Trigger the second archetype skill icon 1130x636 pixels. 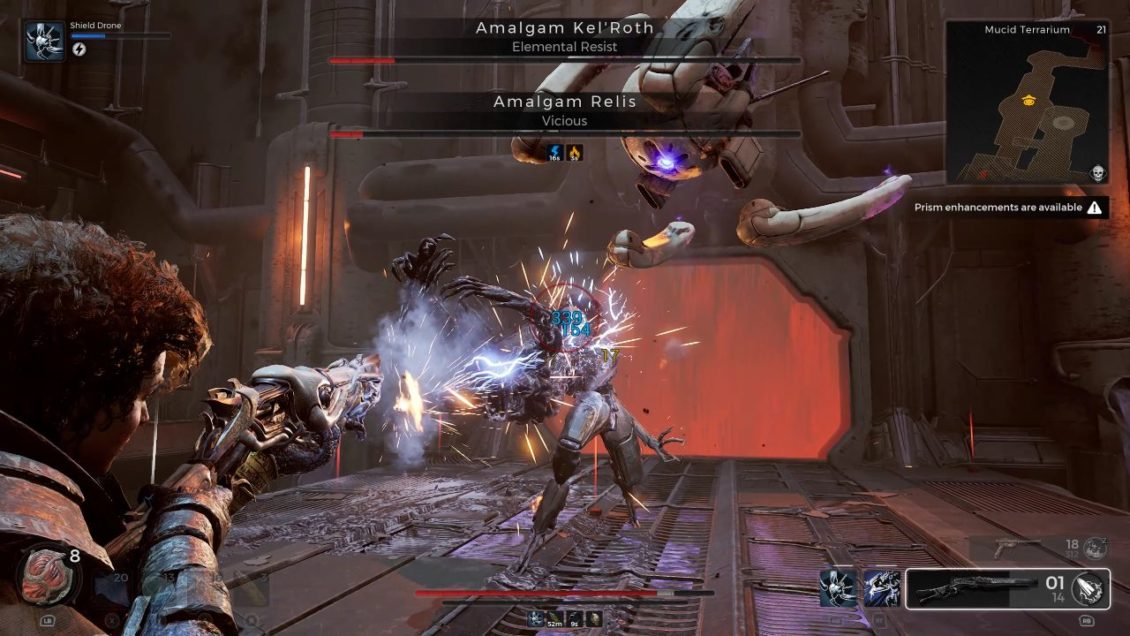[881, 588]
